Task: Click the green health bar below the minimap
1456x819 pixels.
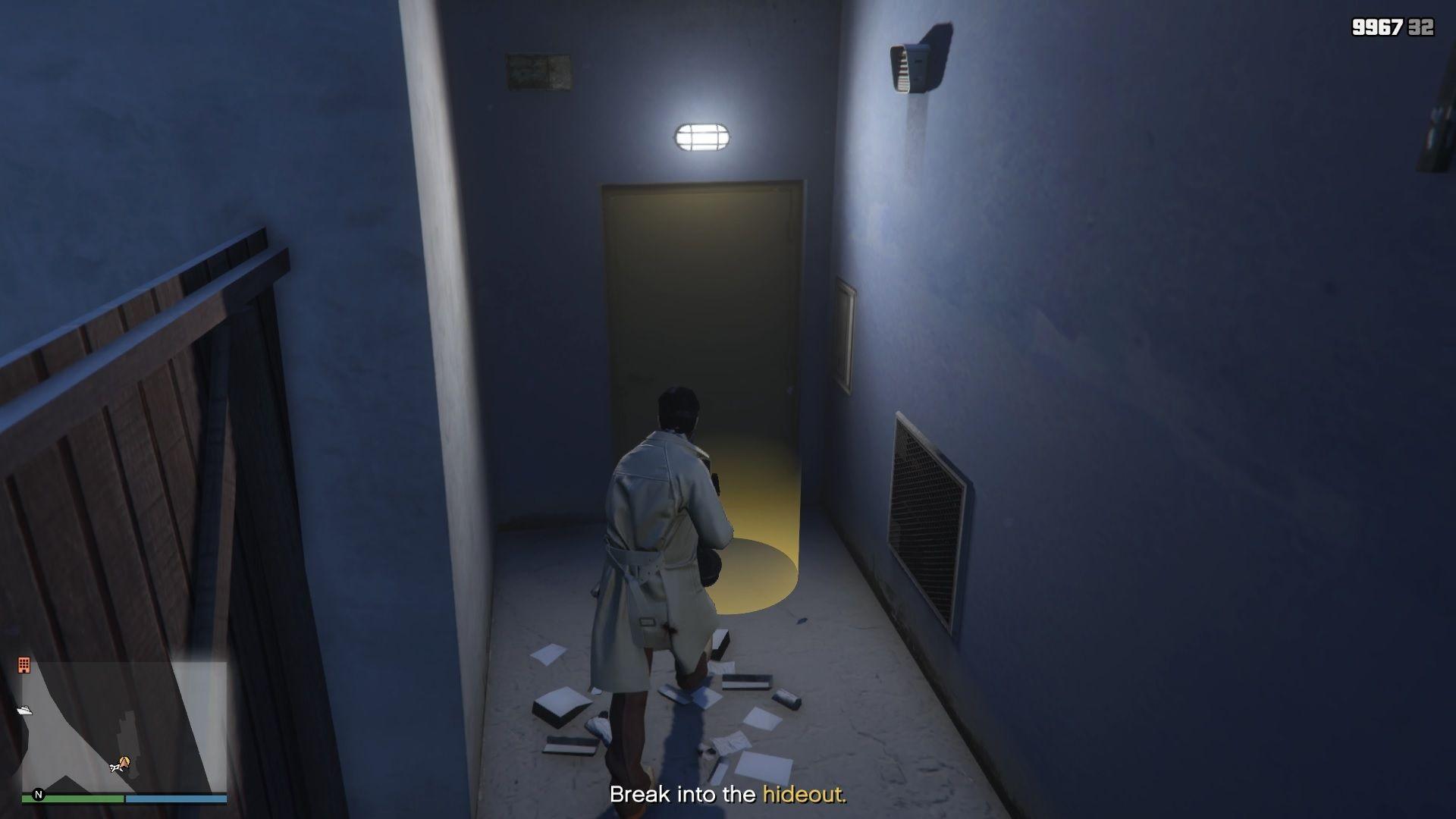Action: (x=73, y=799)
